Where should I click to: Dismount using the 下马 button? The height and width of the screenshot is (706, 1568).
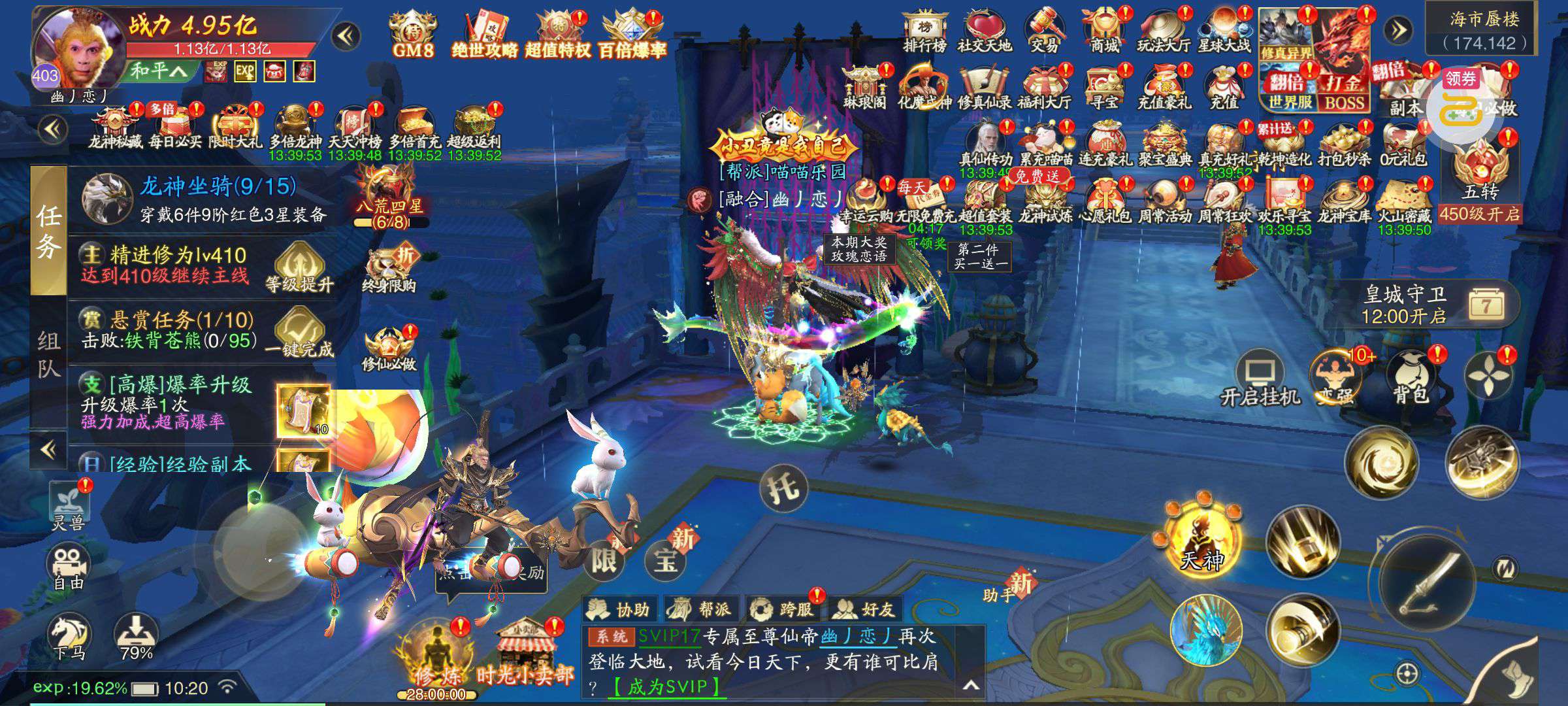coord(70,636)
